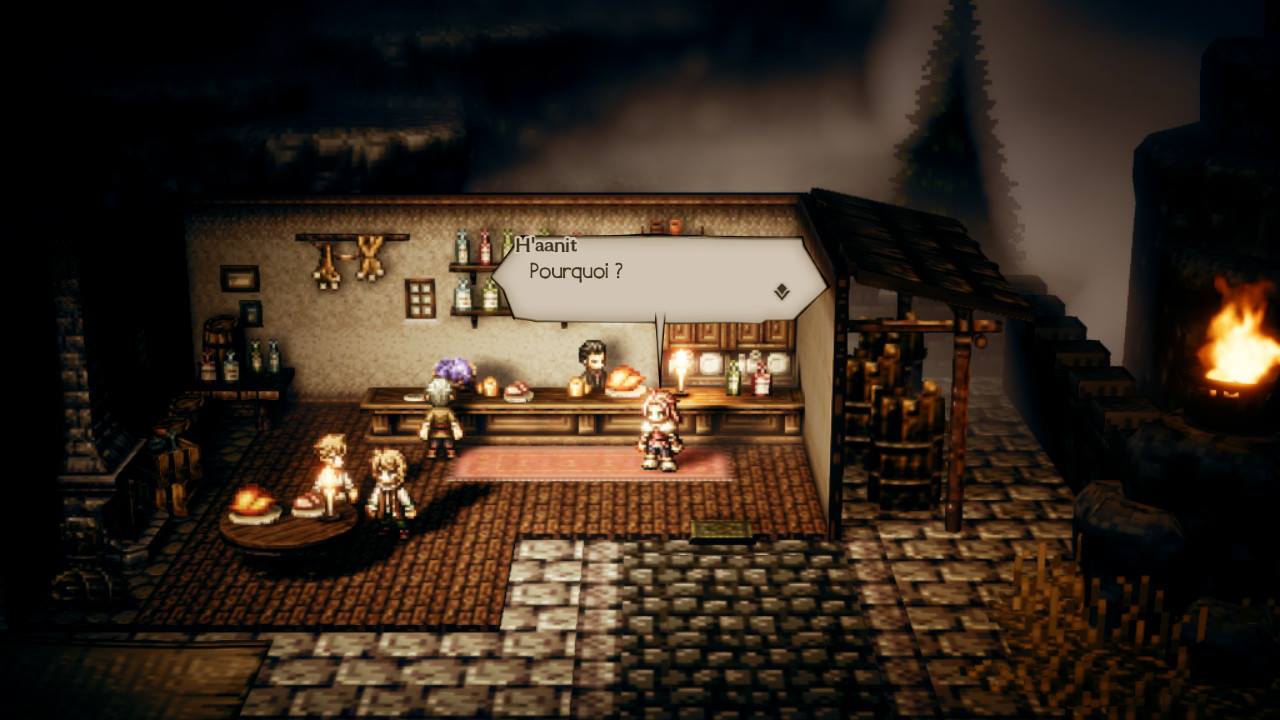The width and height of the screenshot is (1280, 720).
Task: Select the lit candle on the bar counter
Action: (x=681, y=380)
